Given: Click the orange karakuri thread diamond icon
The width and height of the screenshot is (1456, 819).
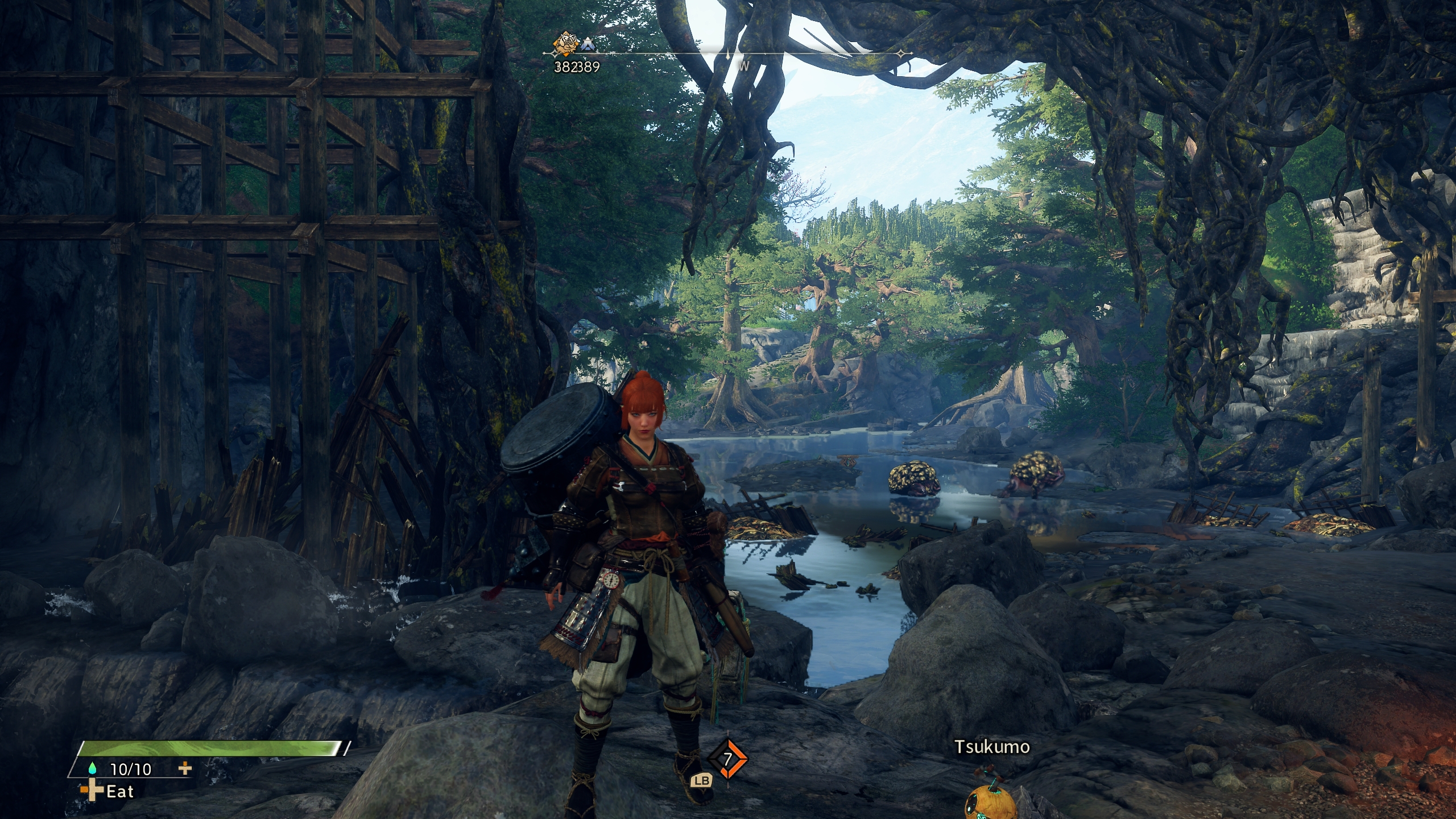Looking at the screenshot, I should coord(727,759).
